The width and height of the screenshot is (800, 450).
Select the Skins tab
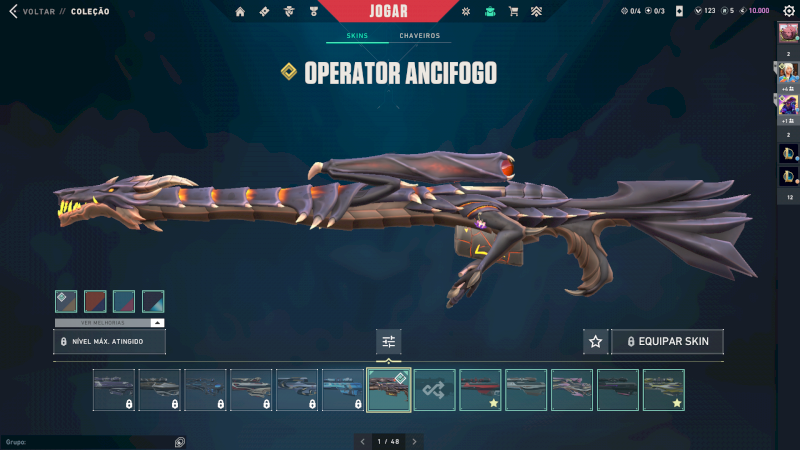[x=357, y=36]
